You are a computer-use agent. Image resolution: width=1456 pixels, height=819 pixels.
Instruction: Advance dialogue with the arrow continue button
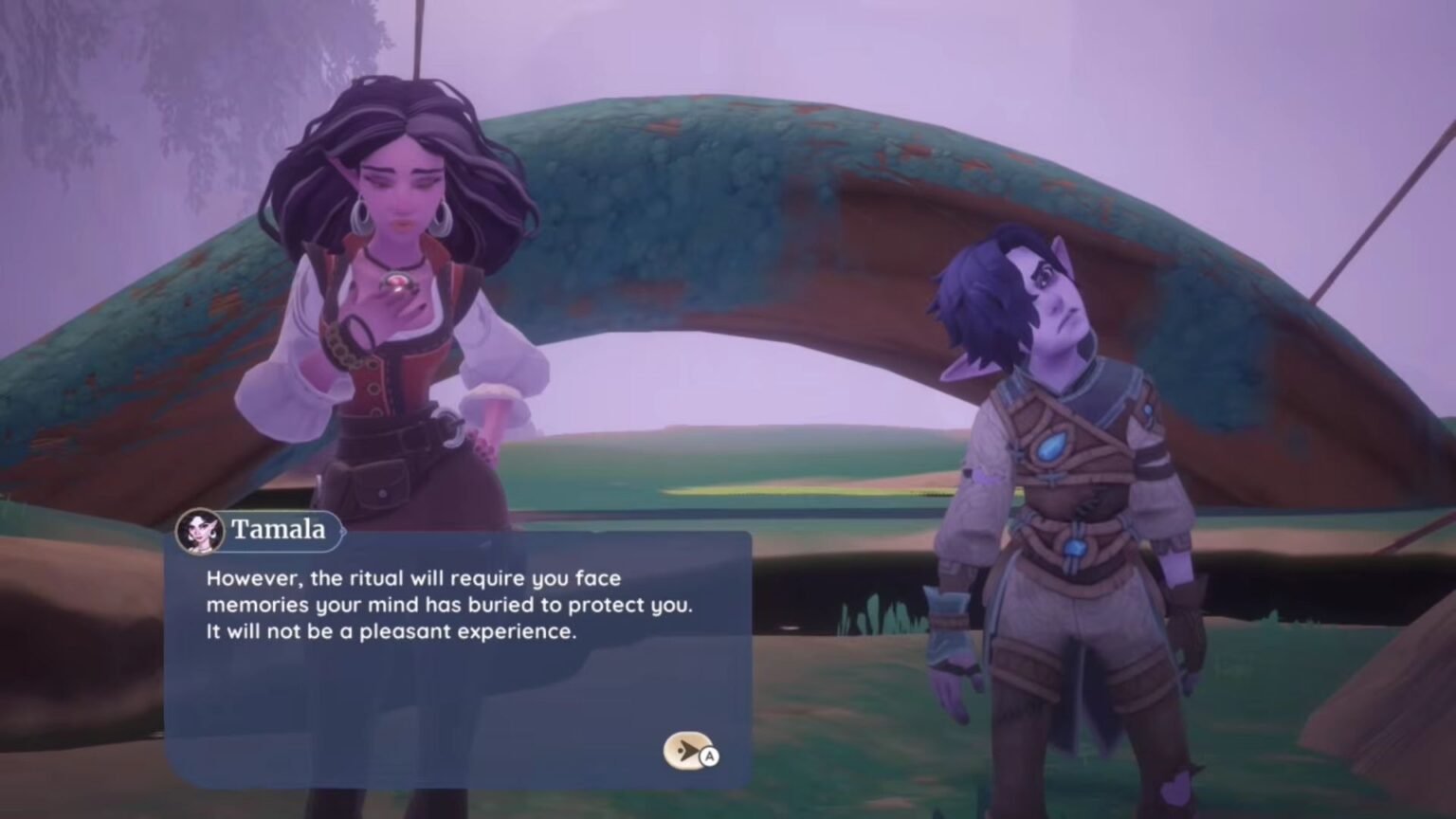click(688, 751)
